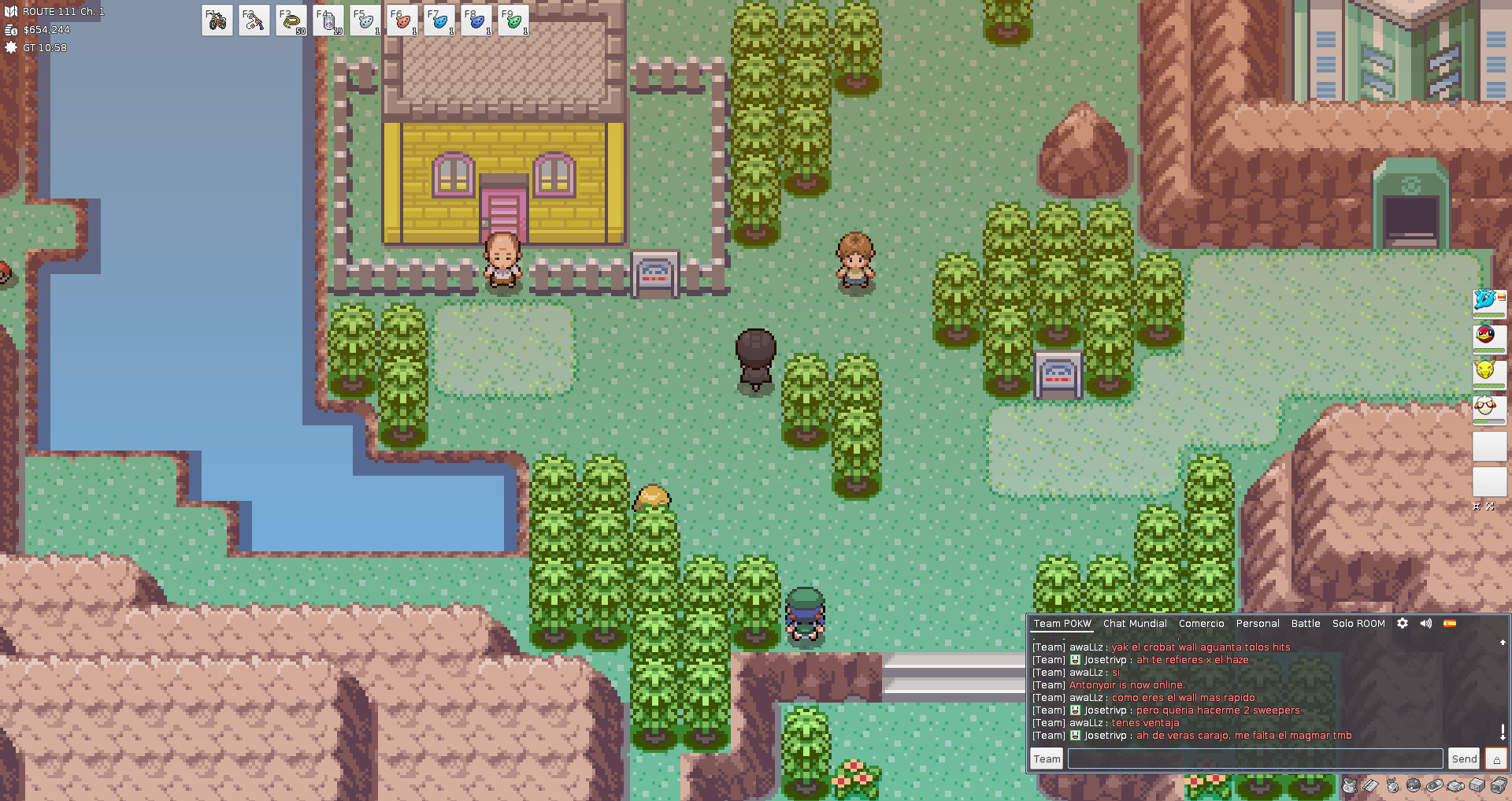Send the chat message

point(1464,758)
